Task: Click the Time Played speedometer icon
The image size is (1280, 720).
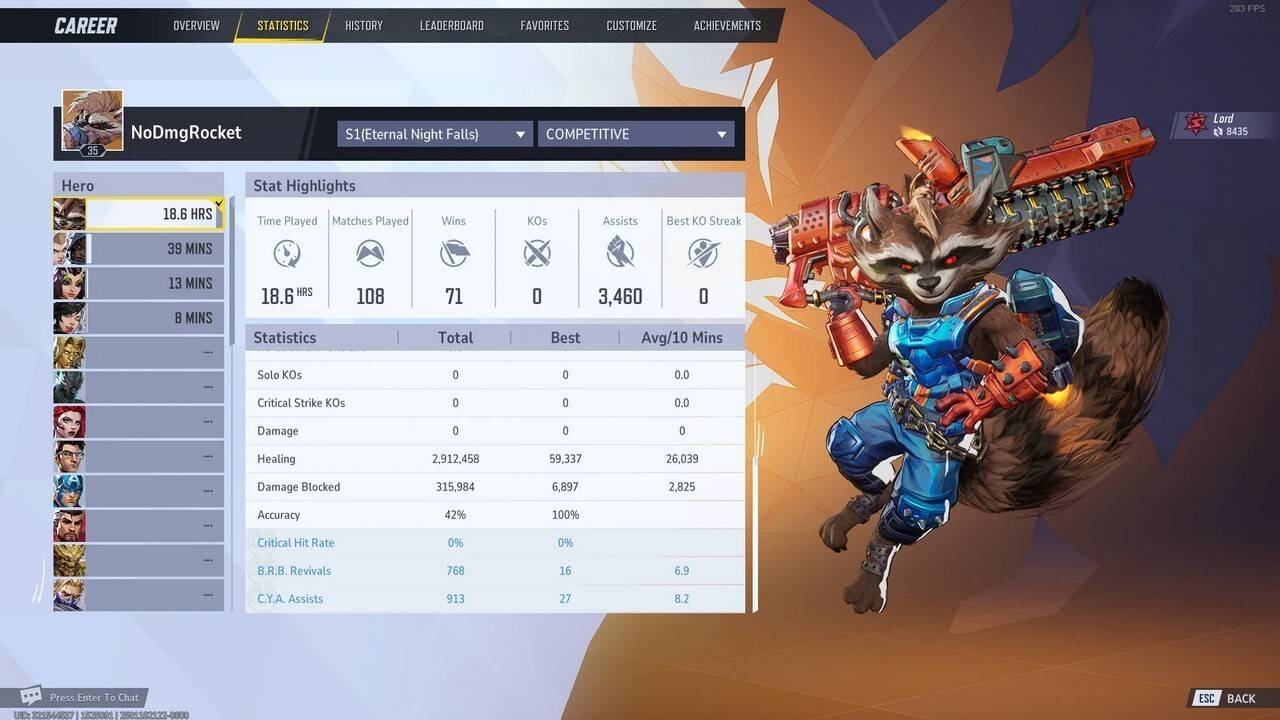Action: [x=287, y=254]
